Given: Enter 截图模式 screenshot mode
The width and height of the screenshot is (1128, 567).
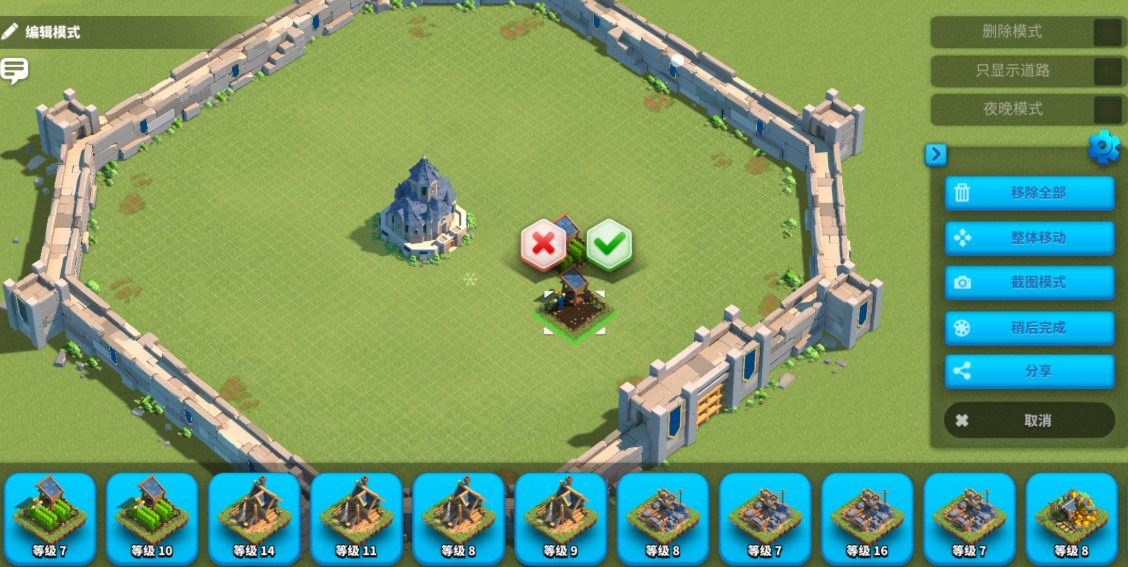Looking at the screenshot, I should (x=1029, y=282).
